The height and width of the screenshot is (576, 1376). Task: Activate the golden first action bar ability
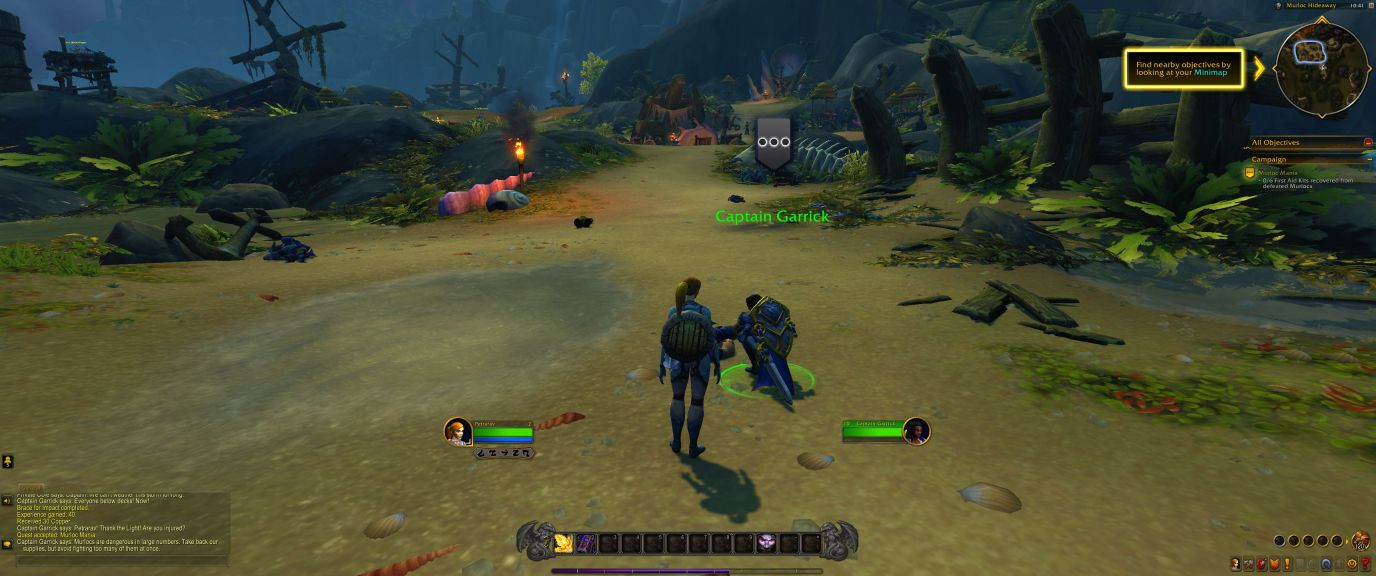(564, 543)
